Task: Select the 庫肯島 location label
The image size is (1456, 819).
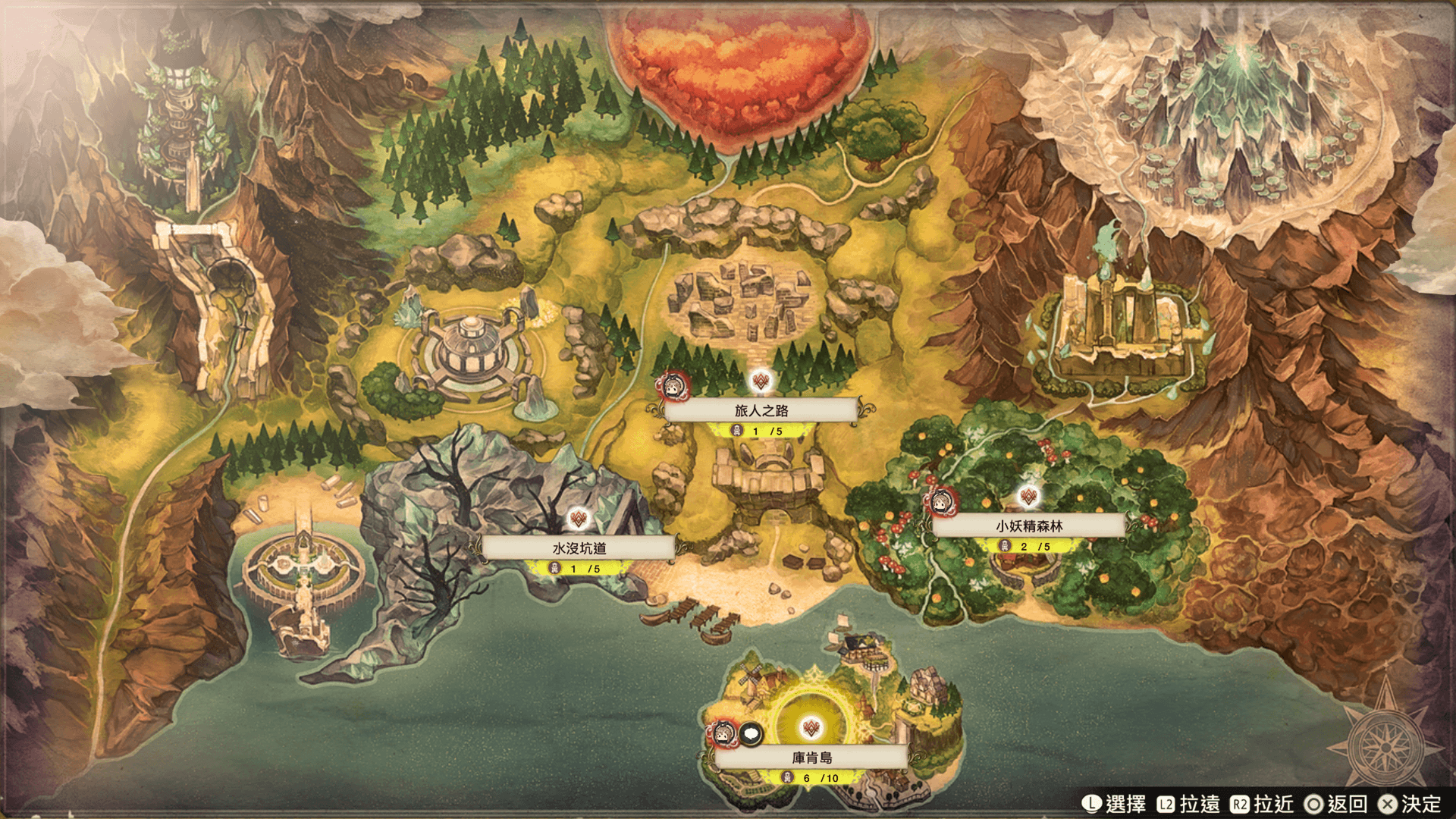Action: [811, 757]
